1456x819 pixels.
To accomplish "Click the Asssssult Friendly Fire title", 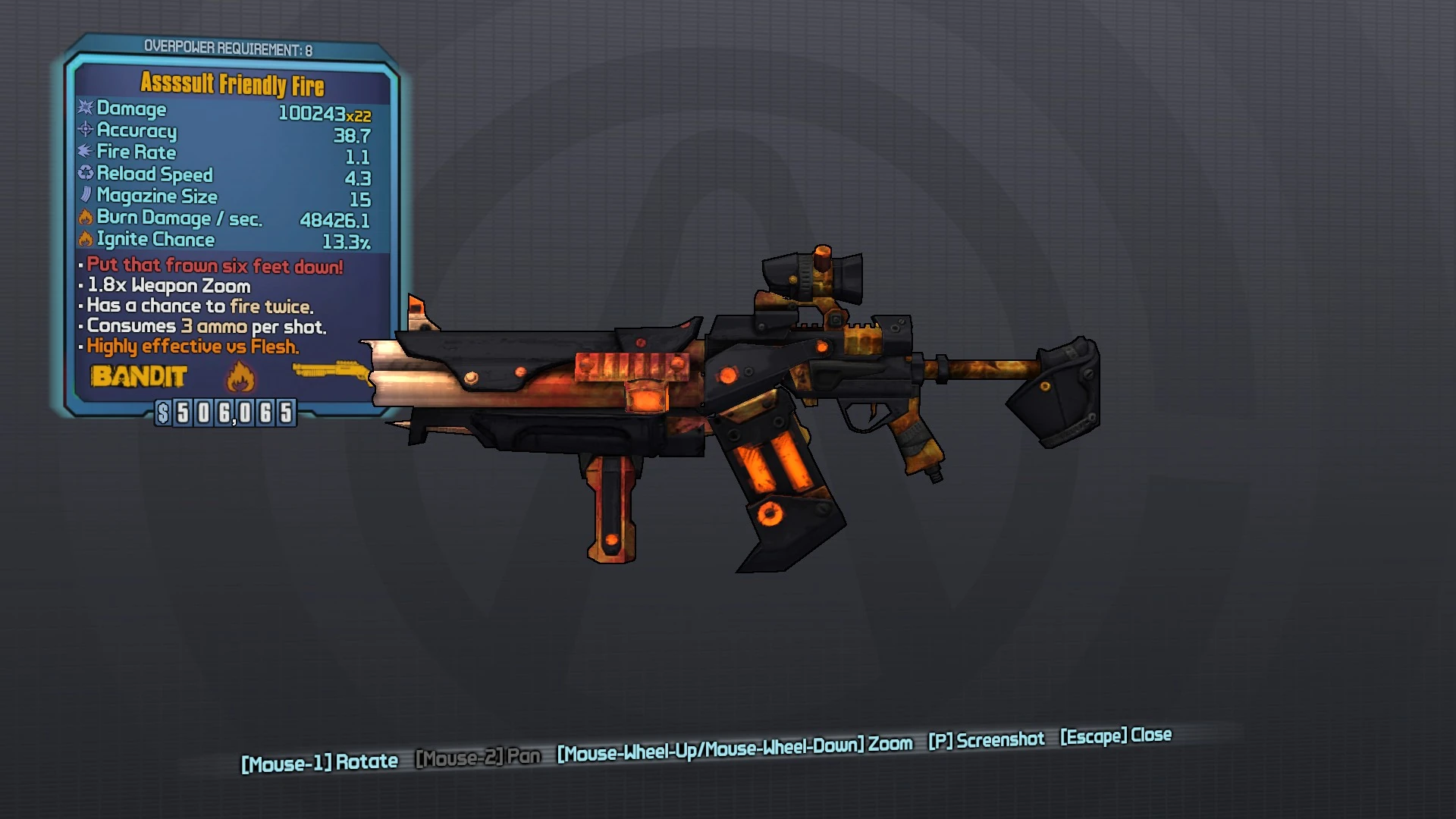I will [x=231, y=85].
